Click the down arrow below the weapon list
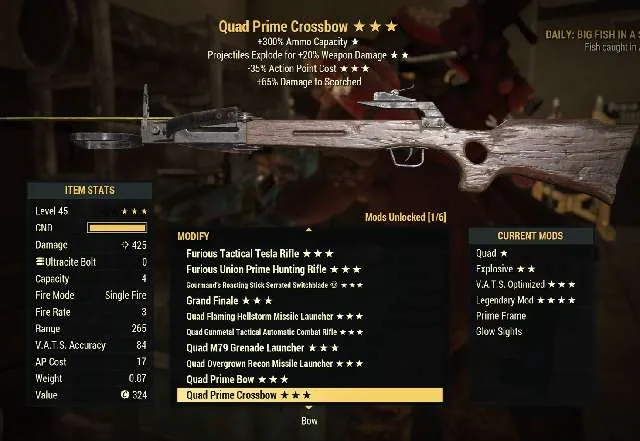Image resolution: width=640 pixels, height=441 pixels. tap(308, 408)
